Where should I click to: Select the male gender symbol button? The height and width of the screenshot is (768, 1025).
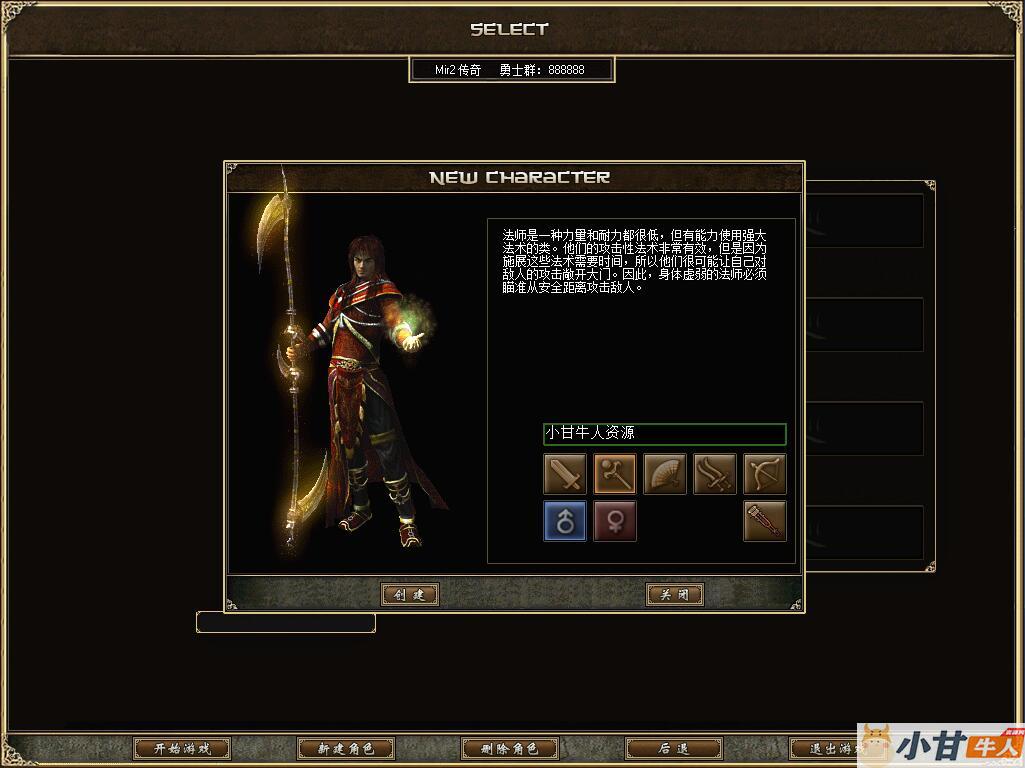click(x=565, y=521)
